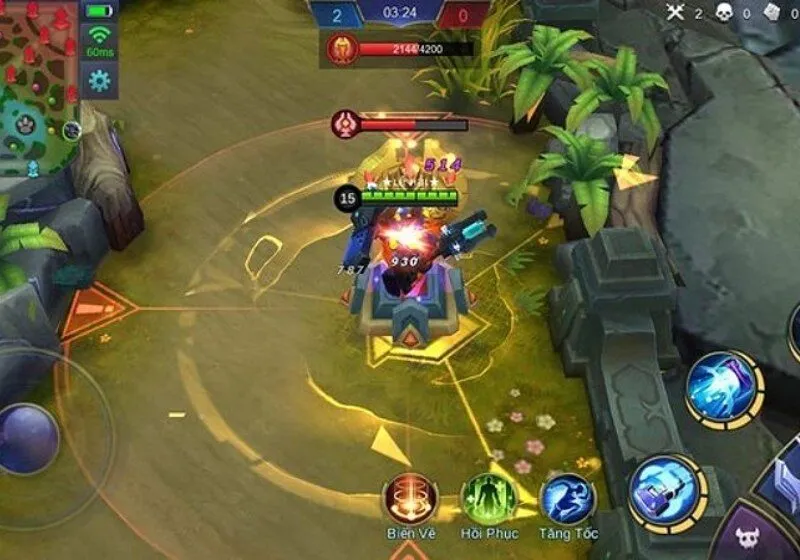800x560 pixels.
Task: Open the settings gear icon
Action: 99,81
